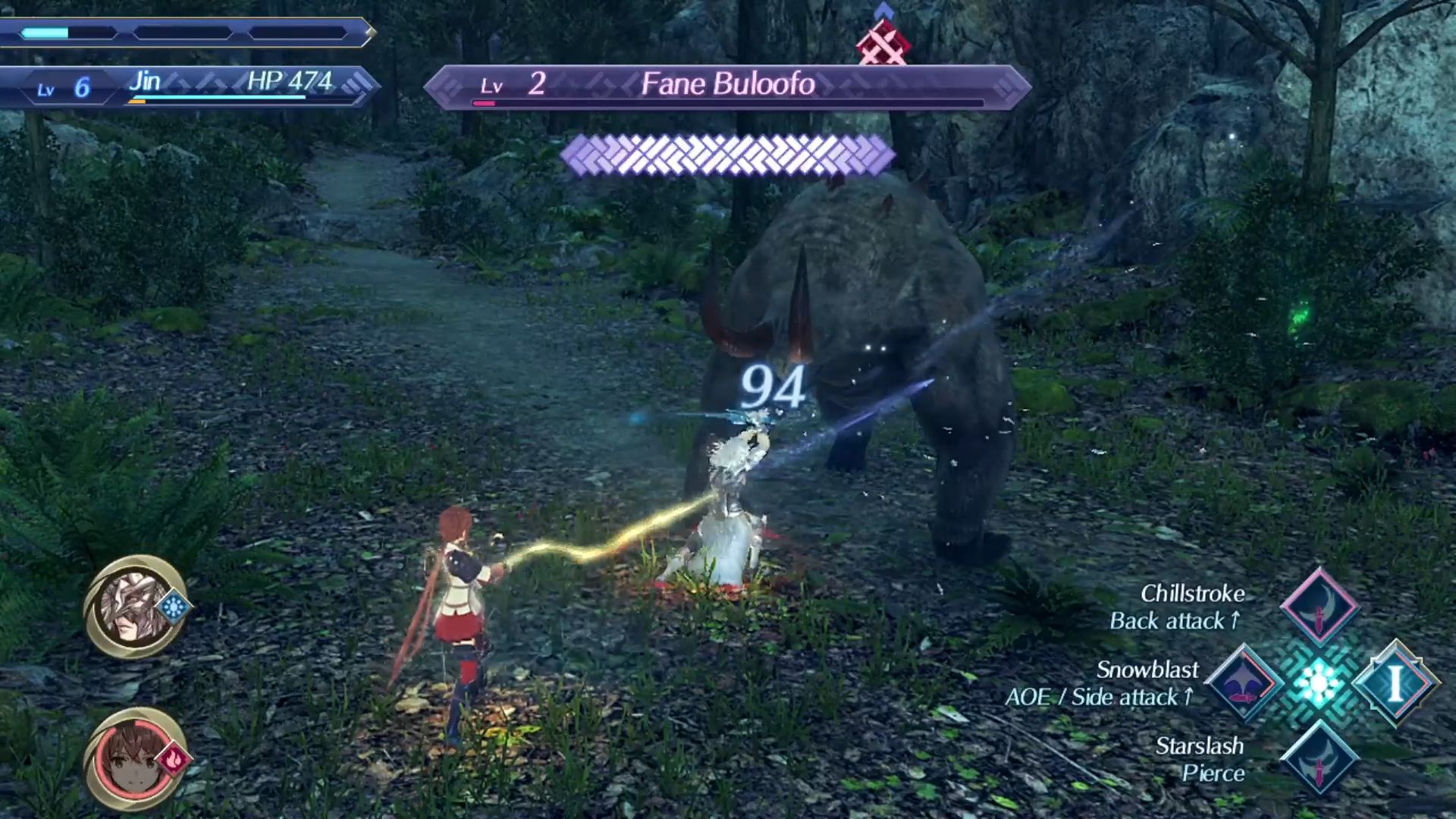Select the white-haired masked teammate portrait

pyautogui.click(x=135, y=607)
